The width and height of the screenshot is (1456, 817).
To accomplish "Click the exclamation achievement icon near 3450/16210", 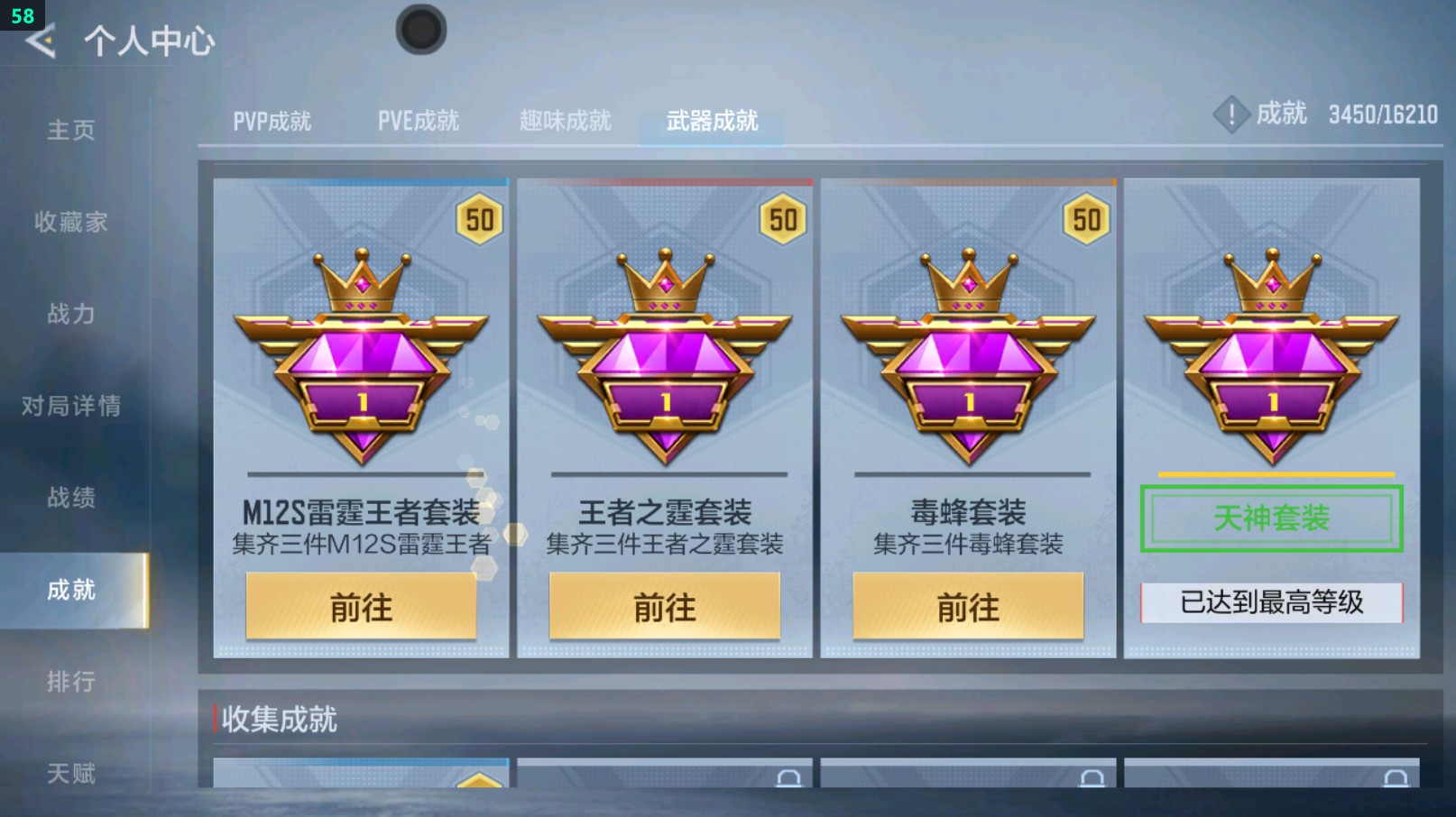I will (1231, 115).
